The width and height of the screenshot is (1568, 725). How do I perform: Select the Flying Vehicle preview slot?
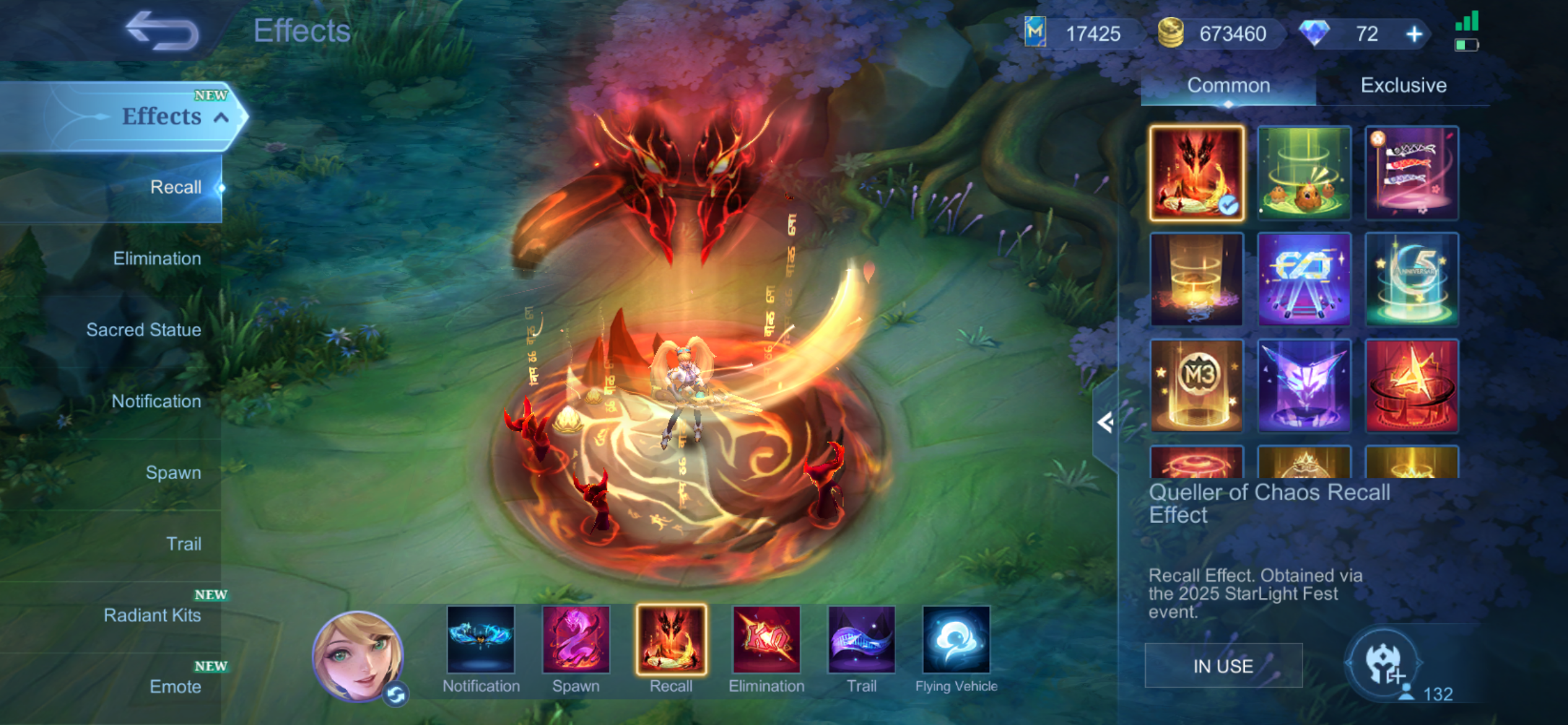pyautogui.click(x=956, y=640)
